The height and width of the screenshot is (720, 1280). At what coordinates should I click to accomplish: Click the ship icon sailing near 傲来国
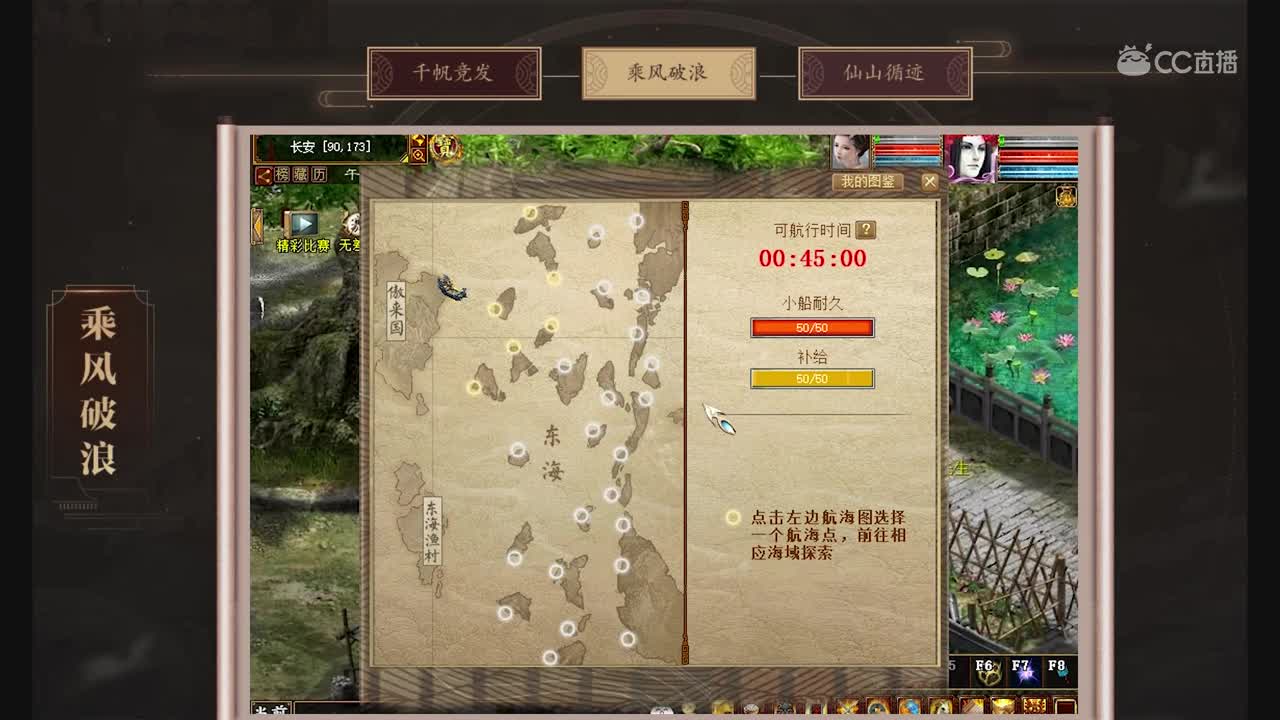[x=453, y=288]
